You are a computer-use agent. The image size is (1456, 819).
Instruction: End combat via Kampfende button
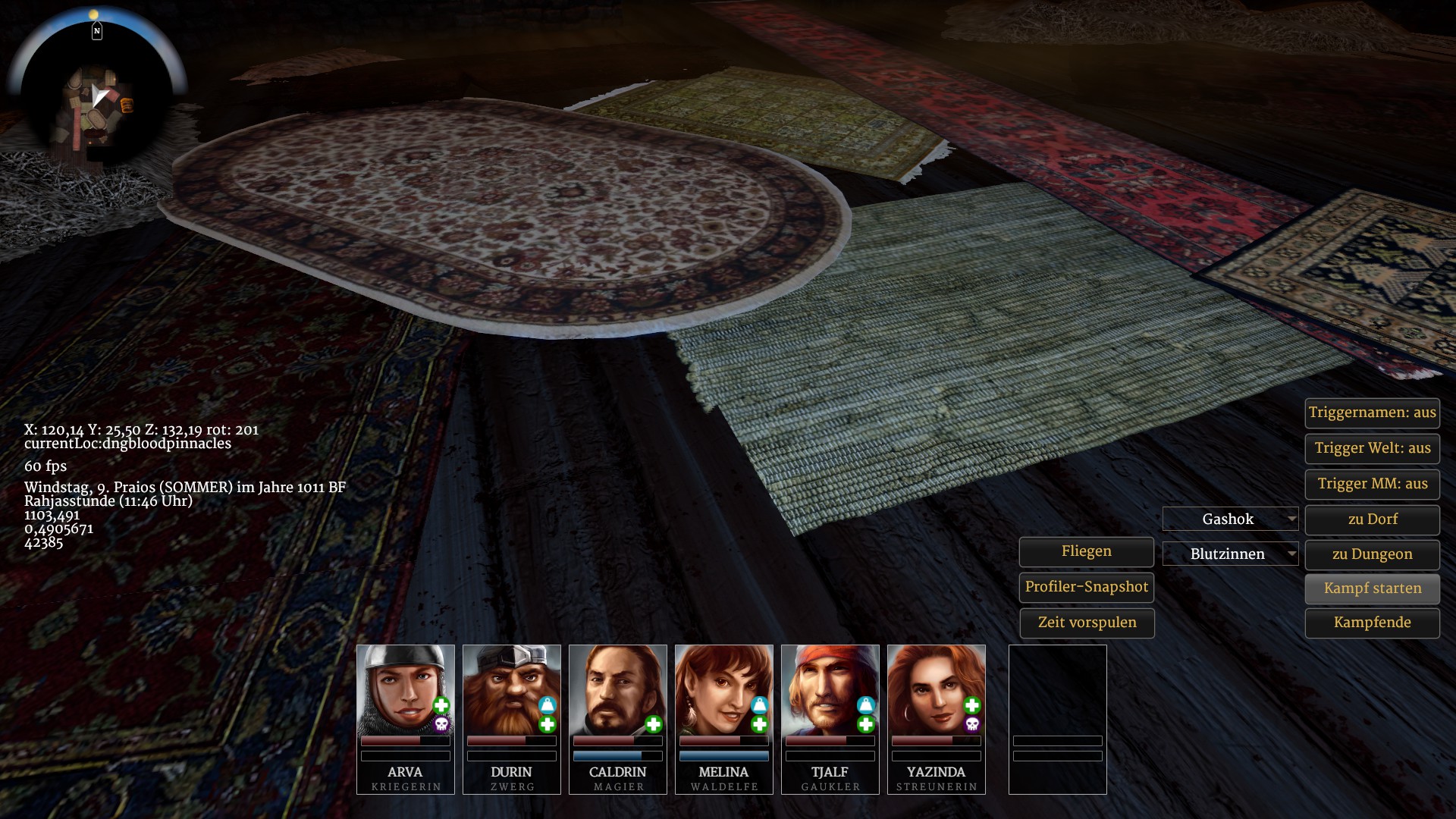click(1372, 623)
